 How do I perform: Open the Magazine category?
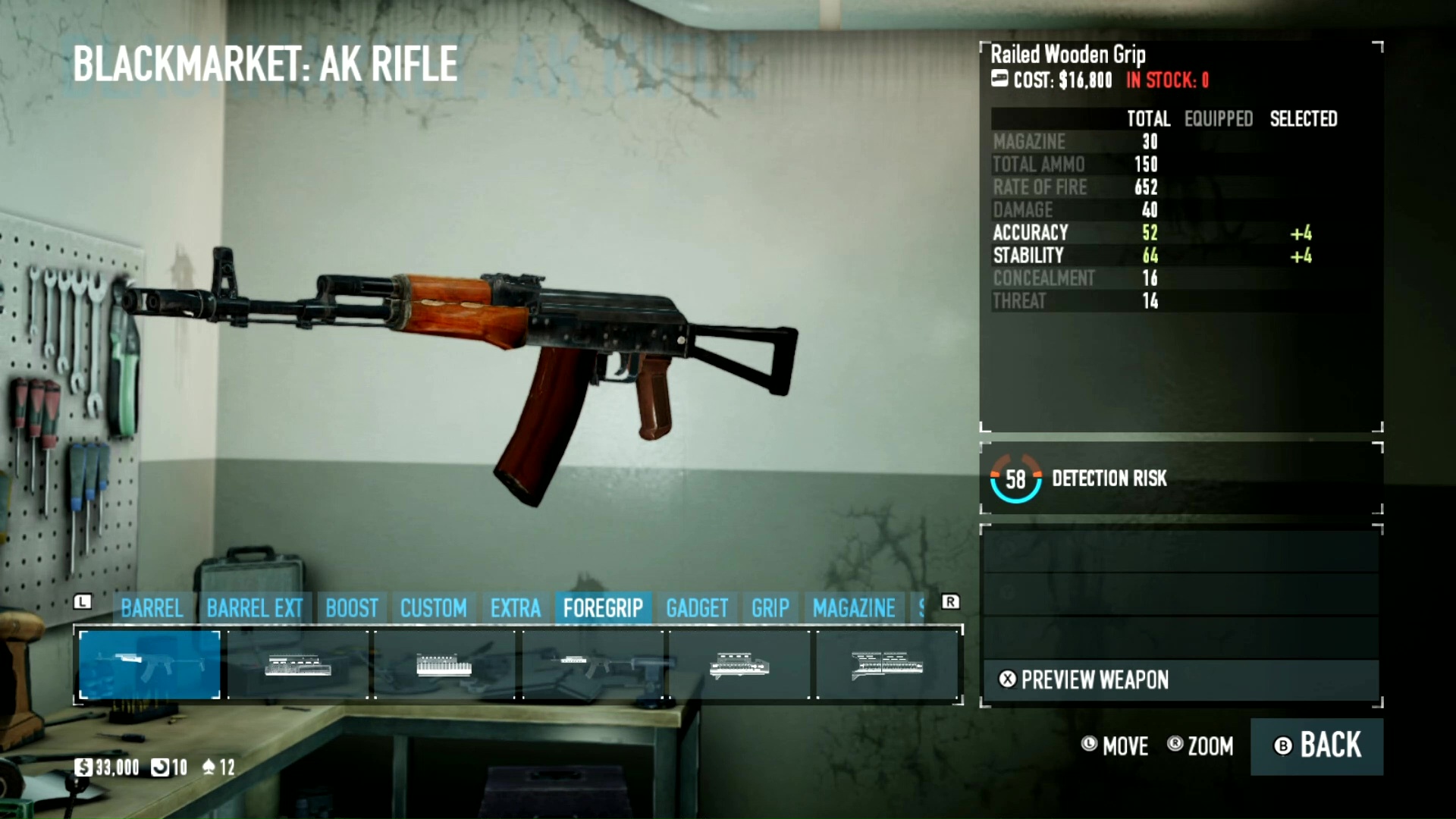(854, 608)
